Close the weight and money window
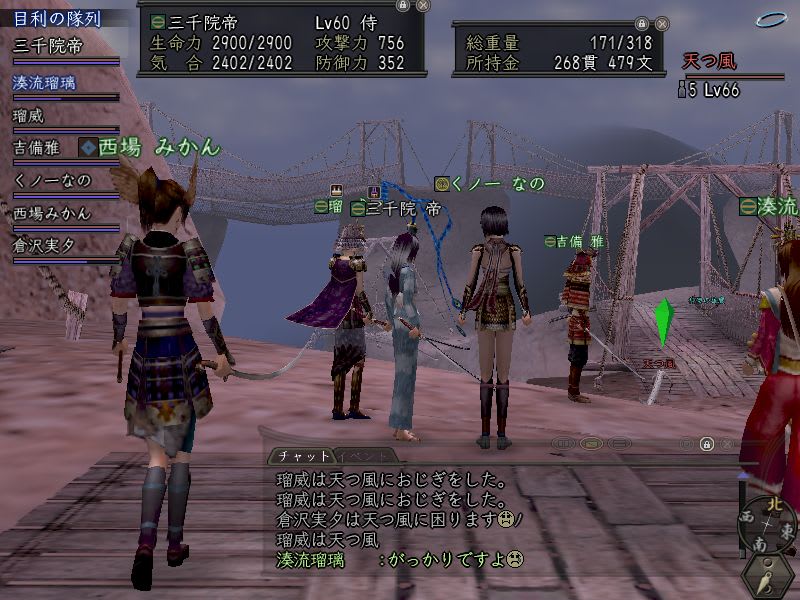 (x=660, y=23)
